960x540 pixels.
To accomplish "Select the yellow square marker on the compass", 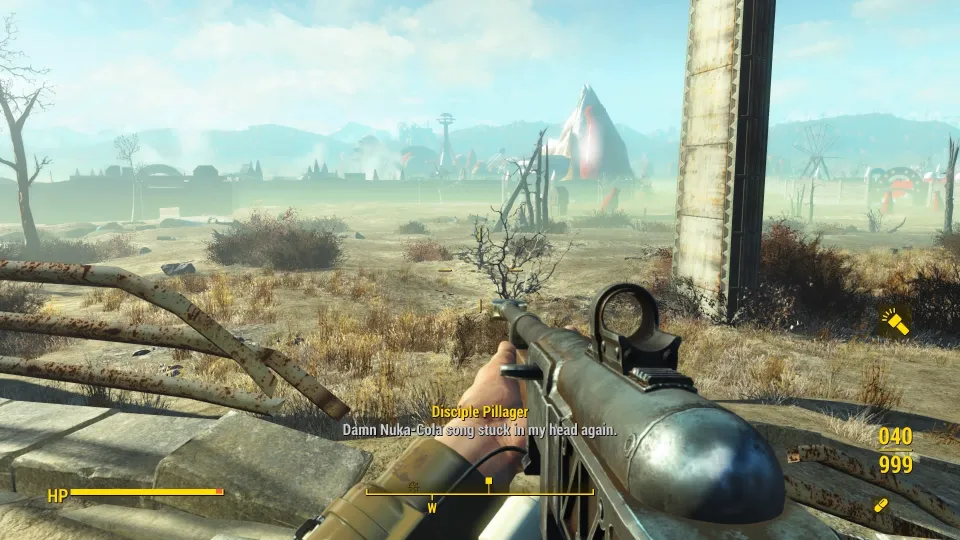I will [488, 481].
